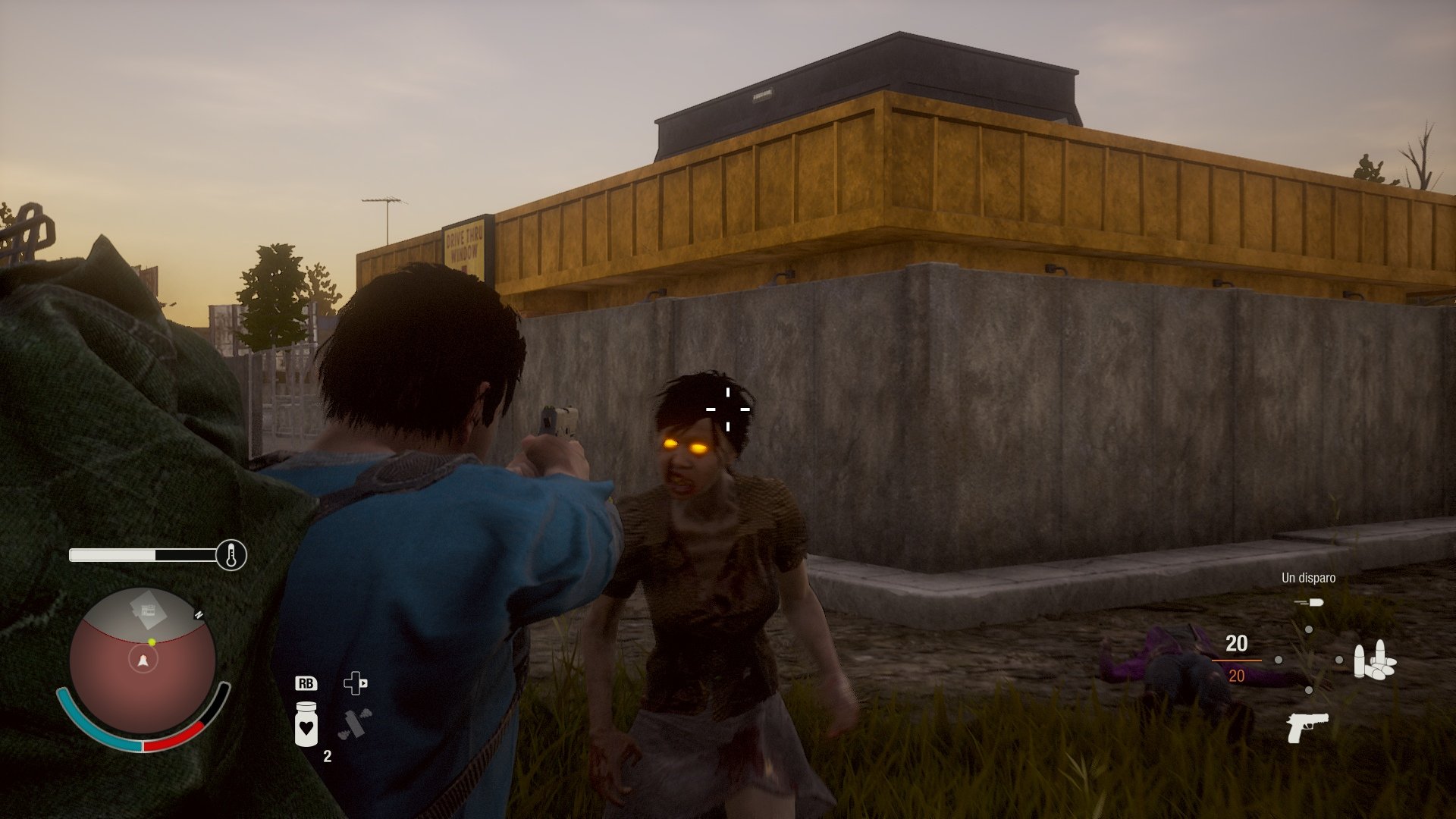Toggle the RB button prompt
The image size is (1456, 819).
[307, 685]
